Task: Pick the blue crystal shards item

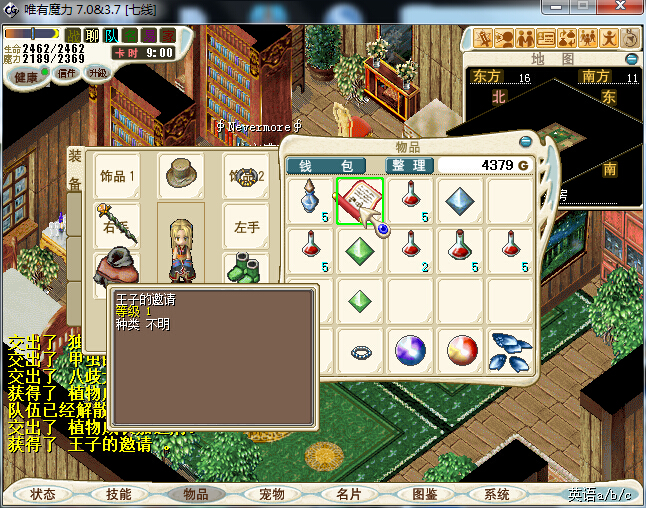Action: point(511,350)
